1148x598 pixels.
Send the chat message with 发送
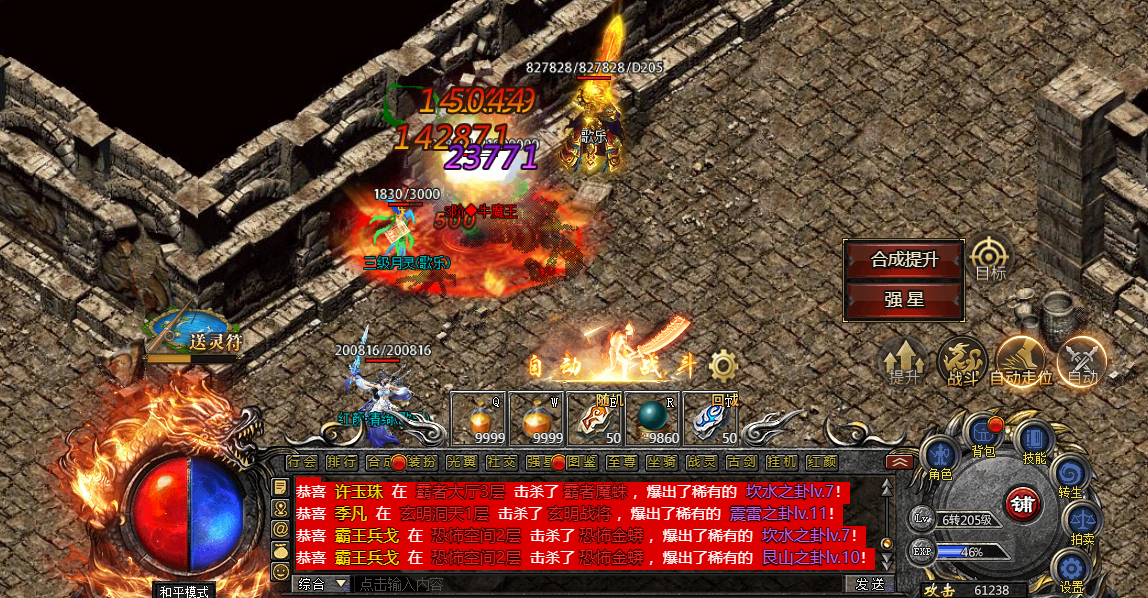pyautogui.click(x=868, y=584)
